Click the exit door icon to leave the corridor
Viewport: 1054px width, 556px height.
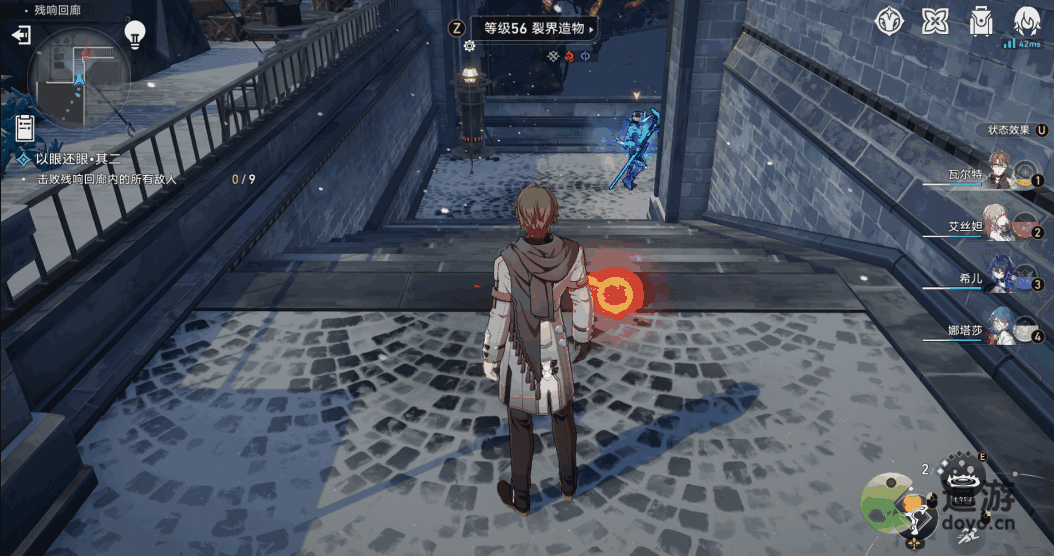(x=21, y=35)
